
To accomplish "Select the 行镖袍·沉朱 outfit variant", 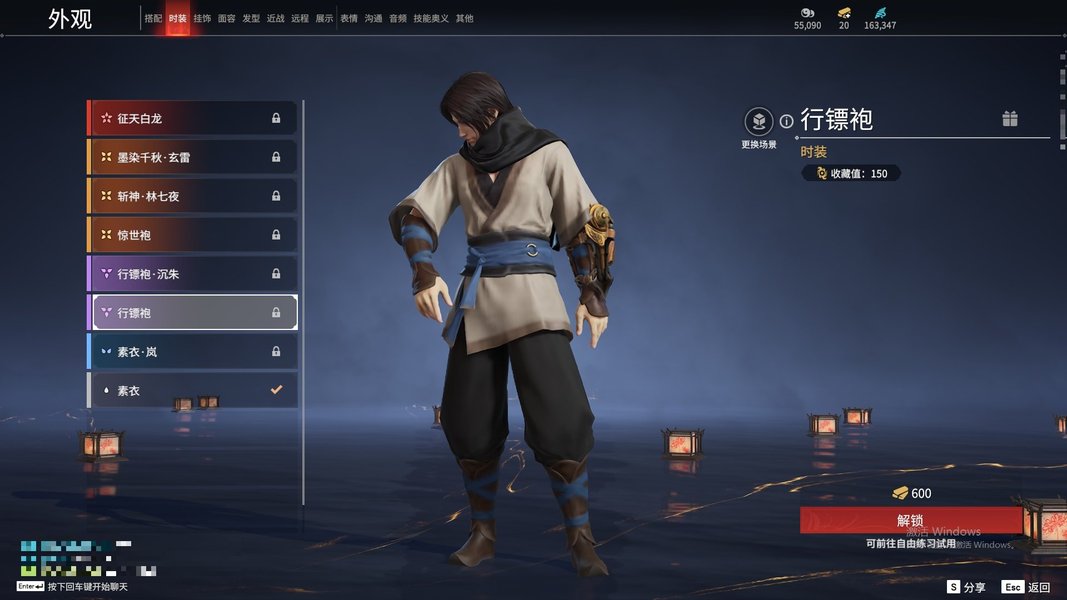I will coord(192,274).
